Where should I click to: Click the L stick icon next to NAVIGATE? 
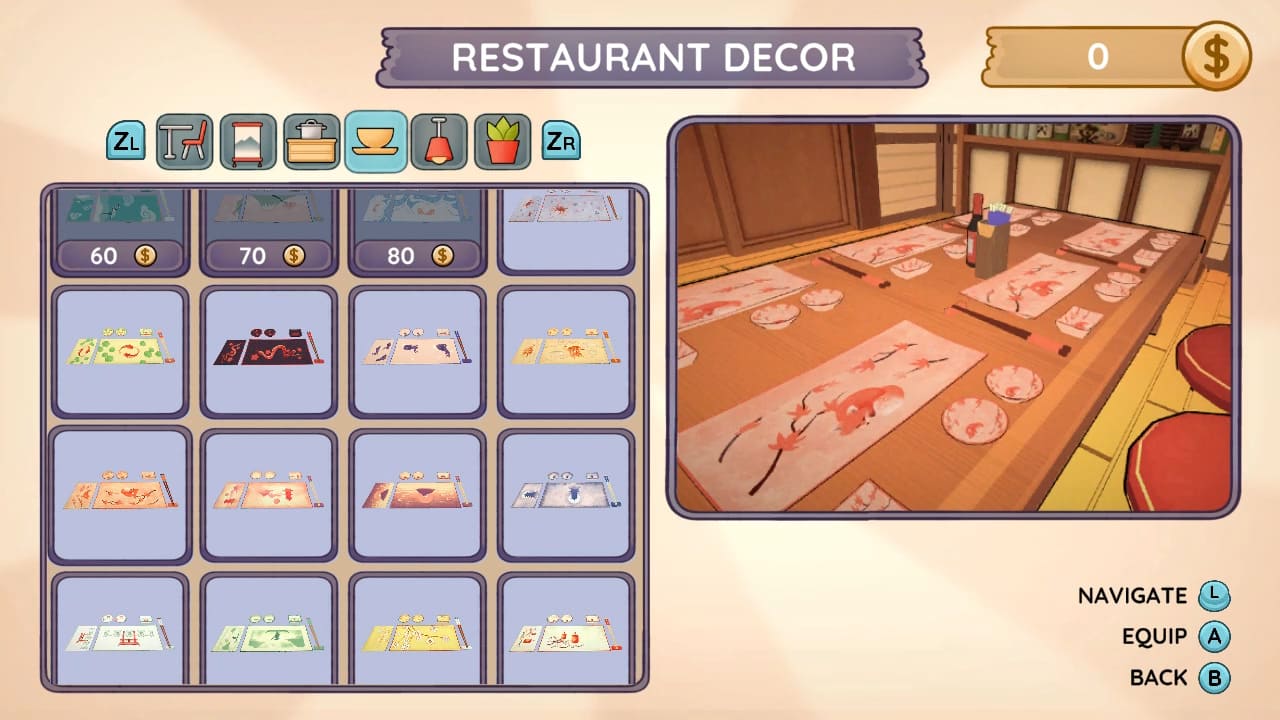tap(1213, 595)
